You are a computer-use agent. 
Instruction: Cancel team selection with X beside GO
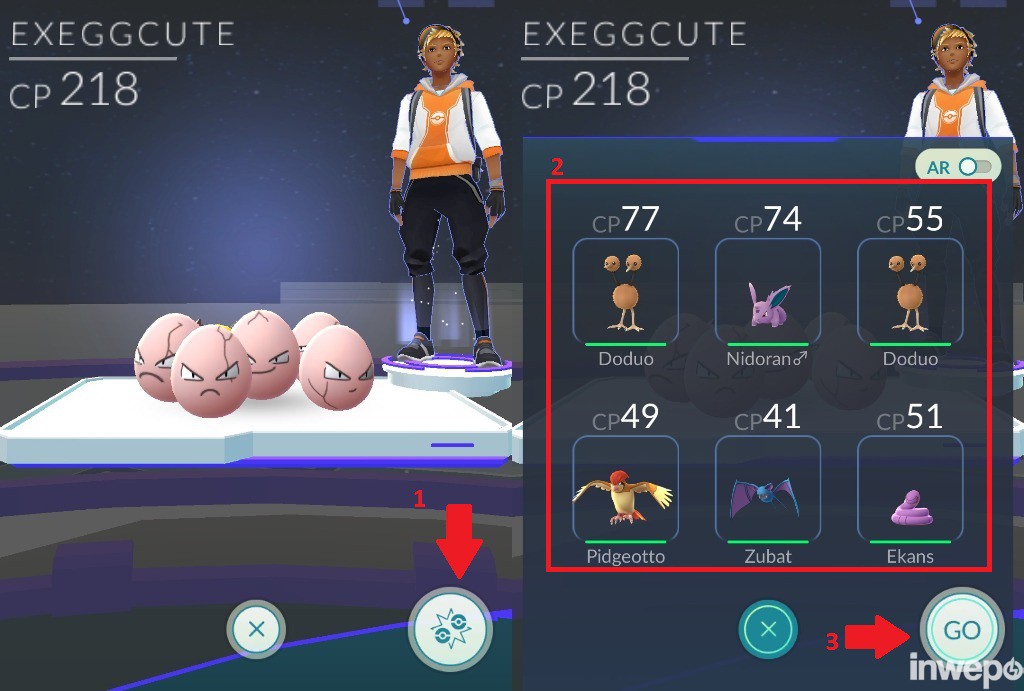768,630
